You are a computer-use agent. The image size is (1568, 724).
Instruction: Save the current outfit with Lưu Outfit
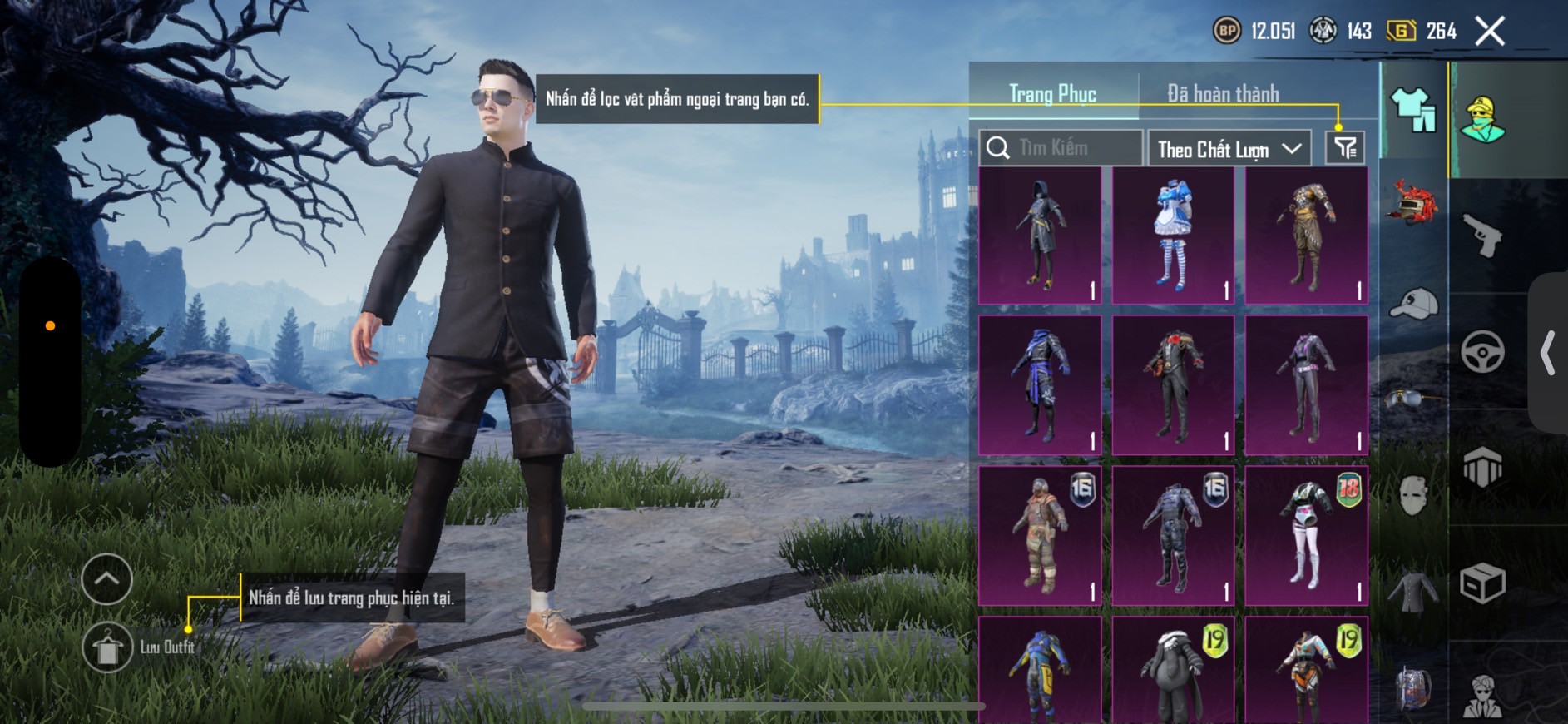pyautogui.click(x=108, y=647)
